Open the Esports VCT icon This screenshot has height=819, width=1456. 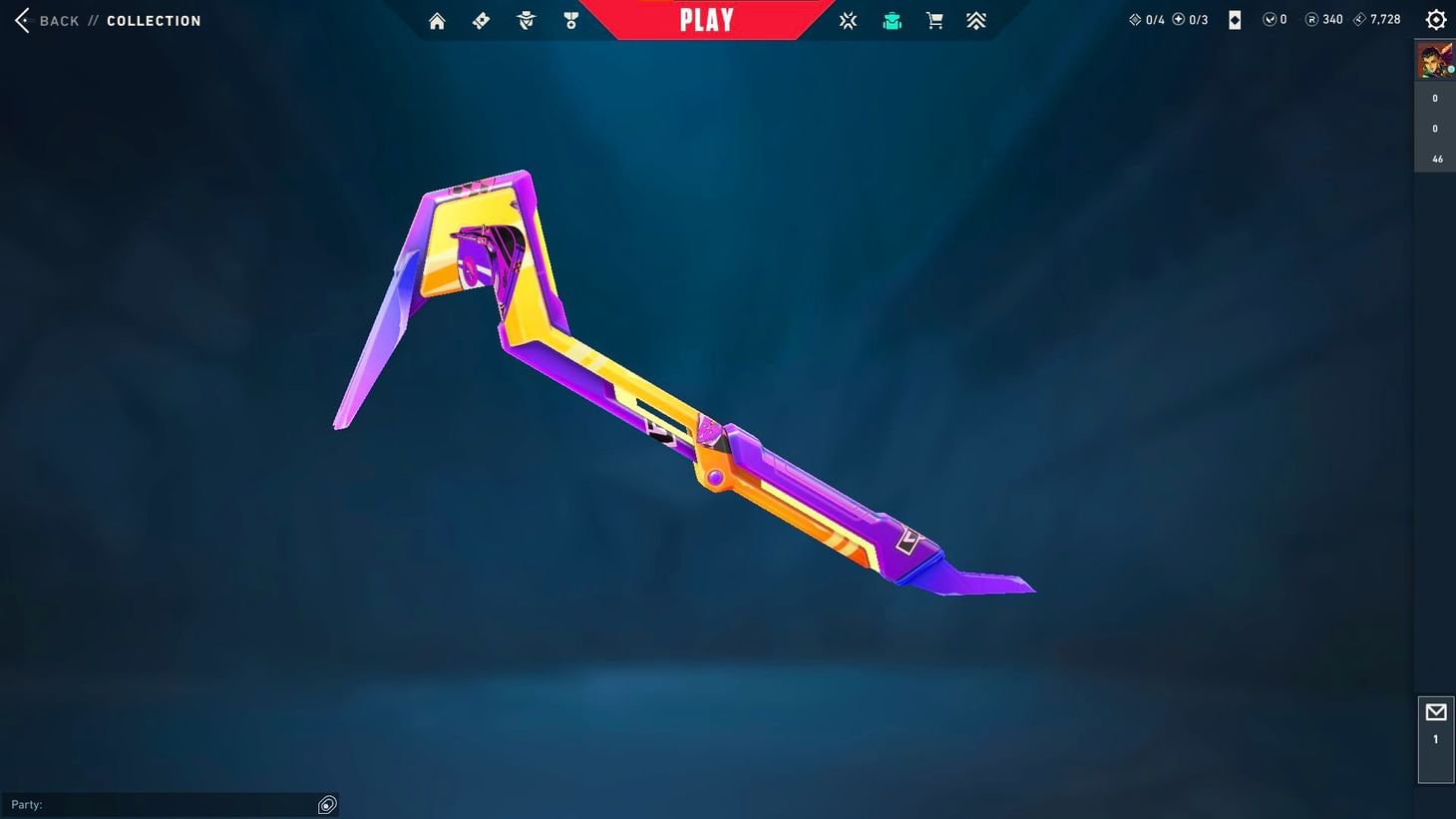click(x=848, y=20)
